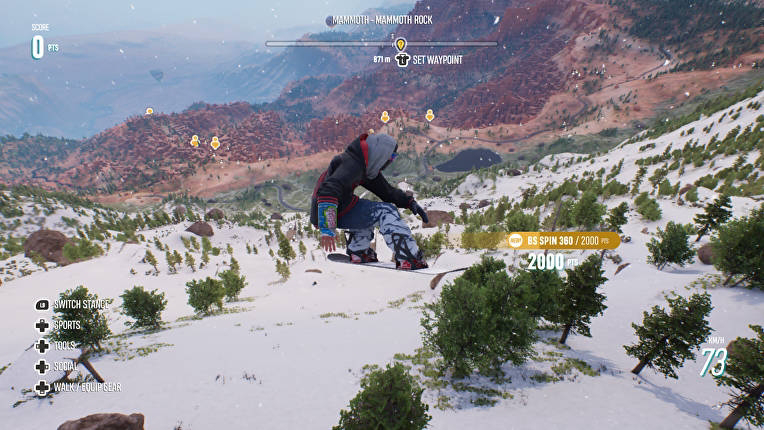Click the yellow marker on the compass bar
The image size is (764, 430).
point(400,44)
